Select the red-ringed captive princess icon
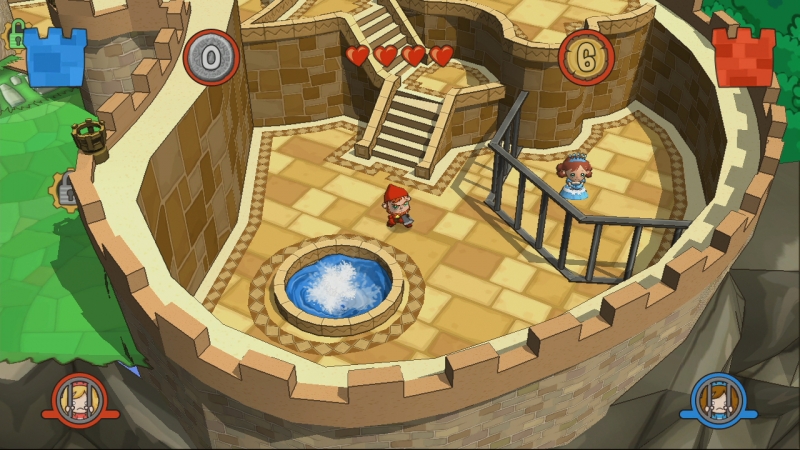800x450 pixels. 79,400
